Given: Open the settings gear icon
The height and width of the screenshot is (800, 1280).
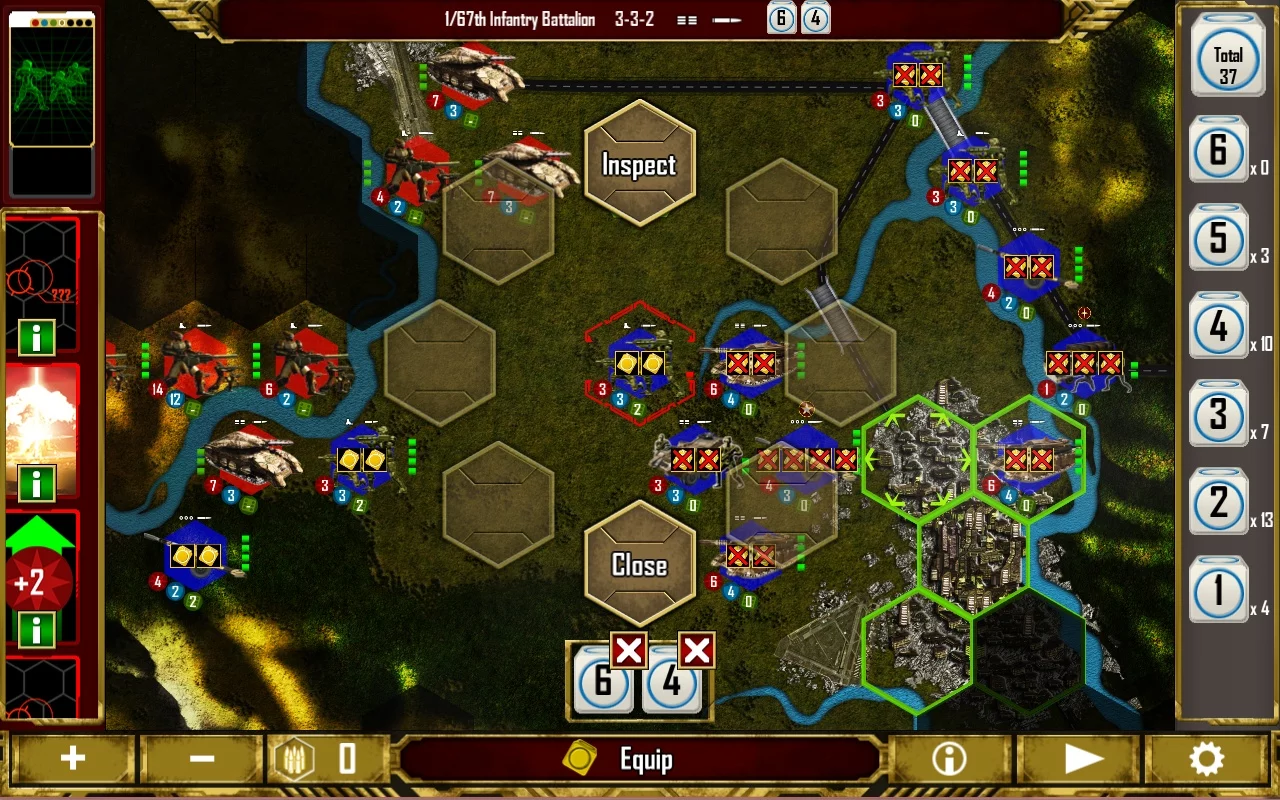Looking at the screenshot, I should pyautogui.click(x=1208, y=758).
